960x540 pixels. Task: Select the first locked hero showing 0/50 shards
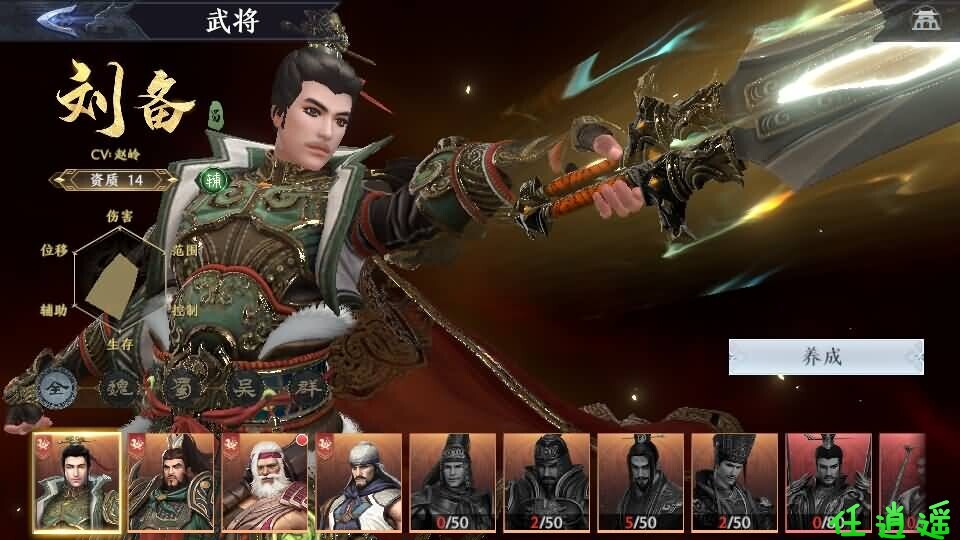tap(452, 481)
